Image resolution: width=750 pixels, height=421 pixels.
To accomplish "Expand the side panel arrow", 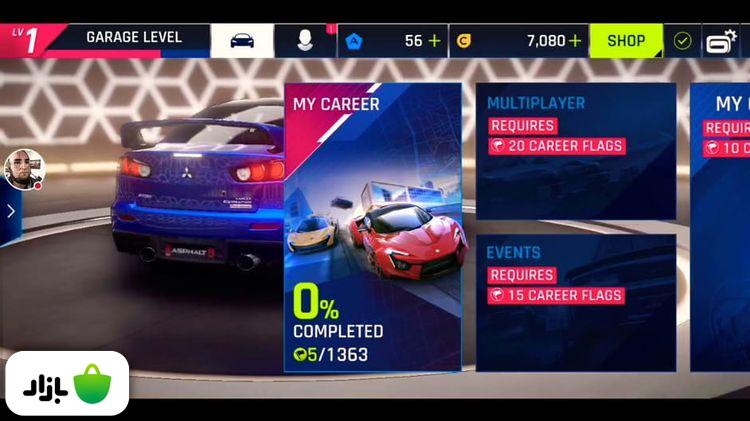I will [x=10, y=211].
